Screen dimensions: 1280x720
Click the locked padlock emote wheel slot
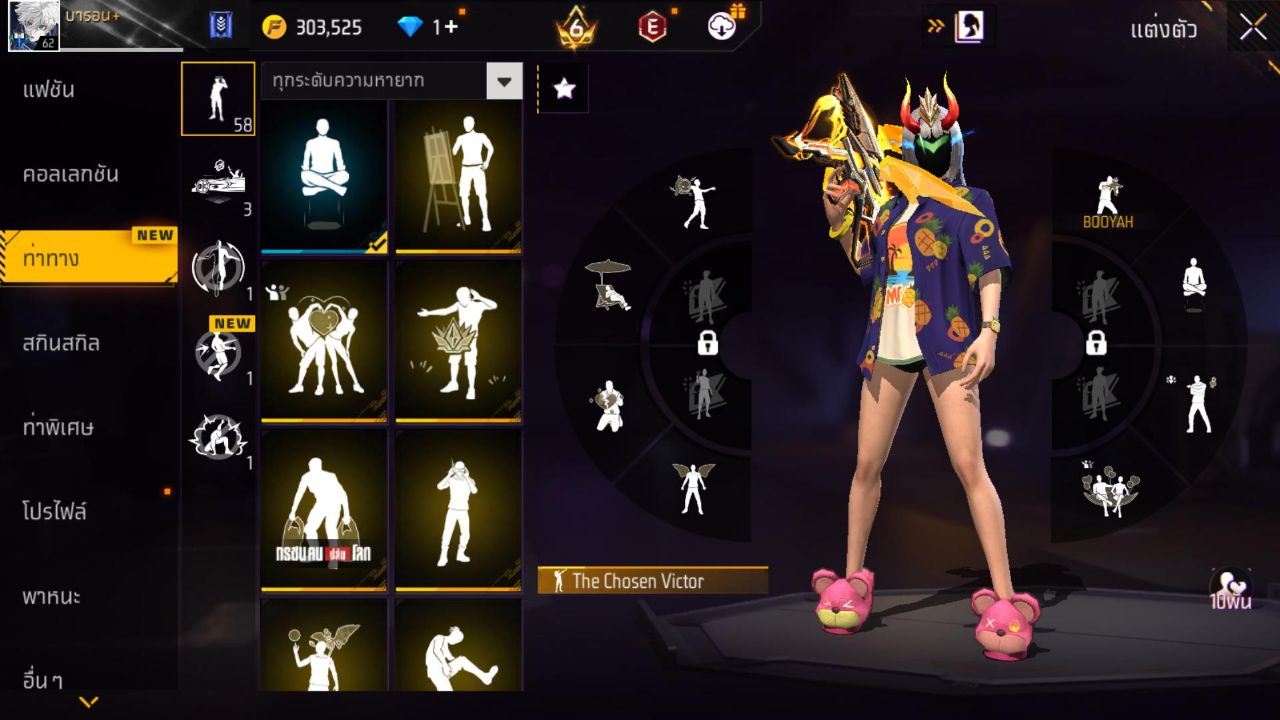(709, 344)
